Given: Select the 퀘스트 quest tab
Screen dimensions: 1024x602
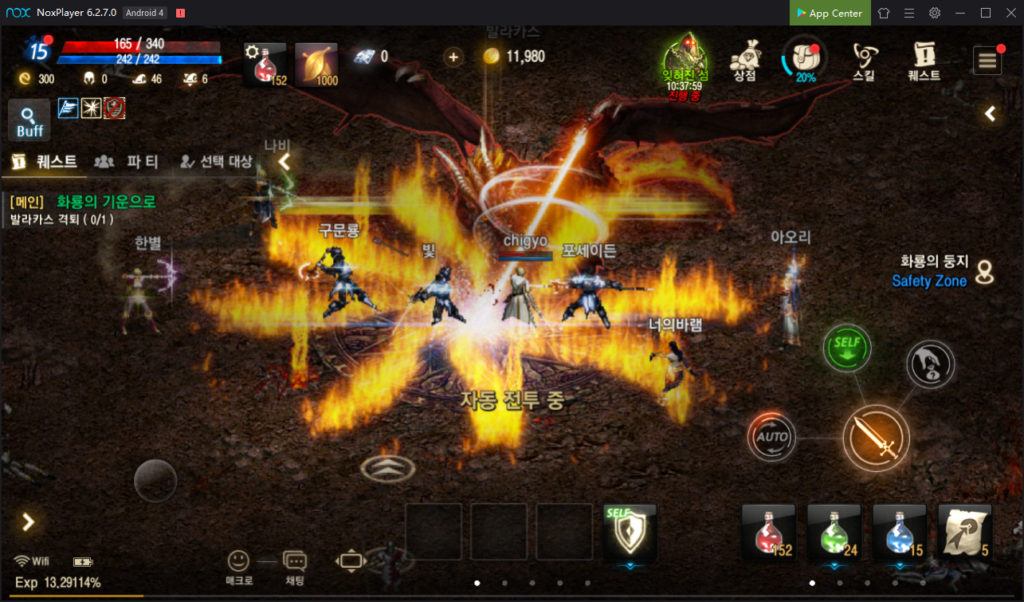Looking at the screenshot, I should pos(45,161).
